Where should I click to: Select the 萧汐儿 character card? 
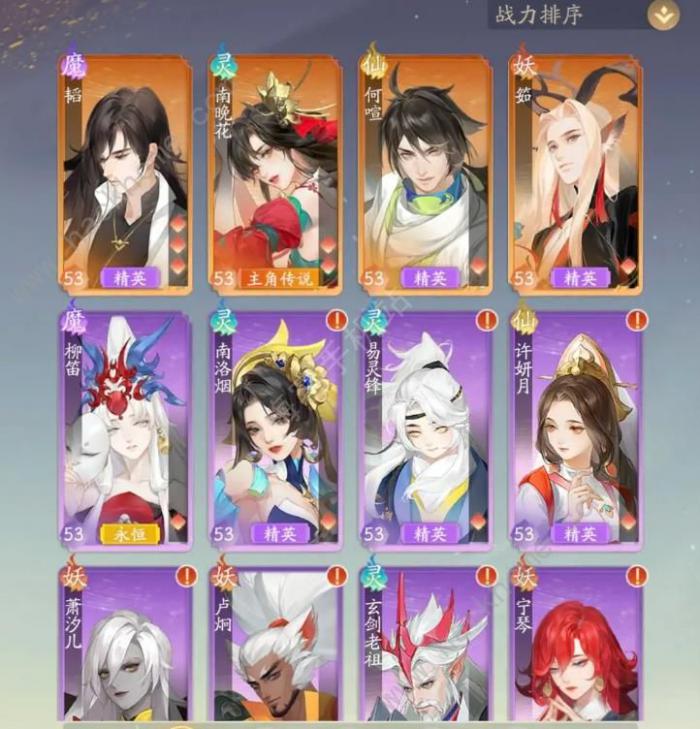pos(125,645)
